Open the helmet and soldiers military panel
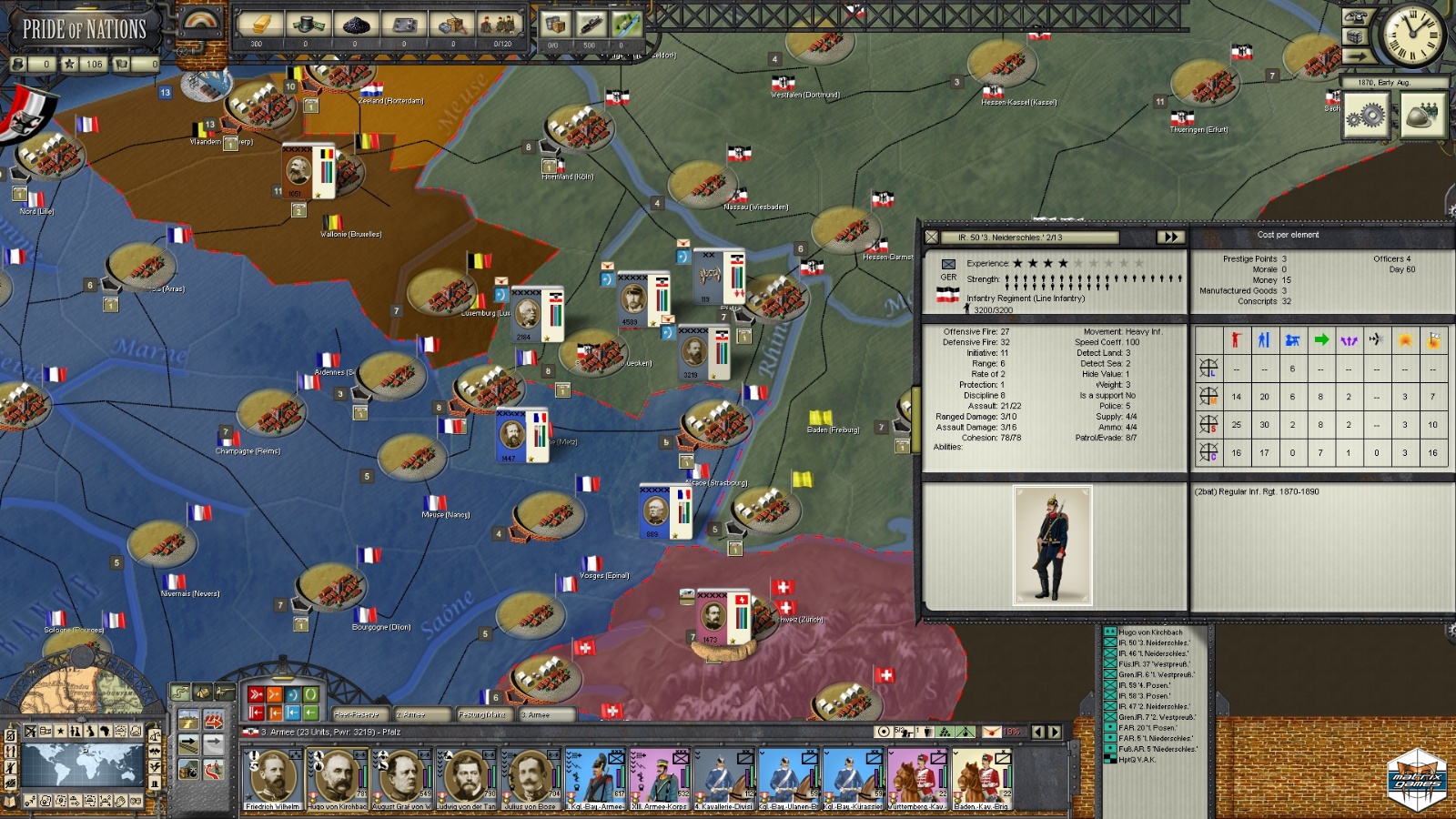 (x=1422, y=116)
